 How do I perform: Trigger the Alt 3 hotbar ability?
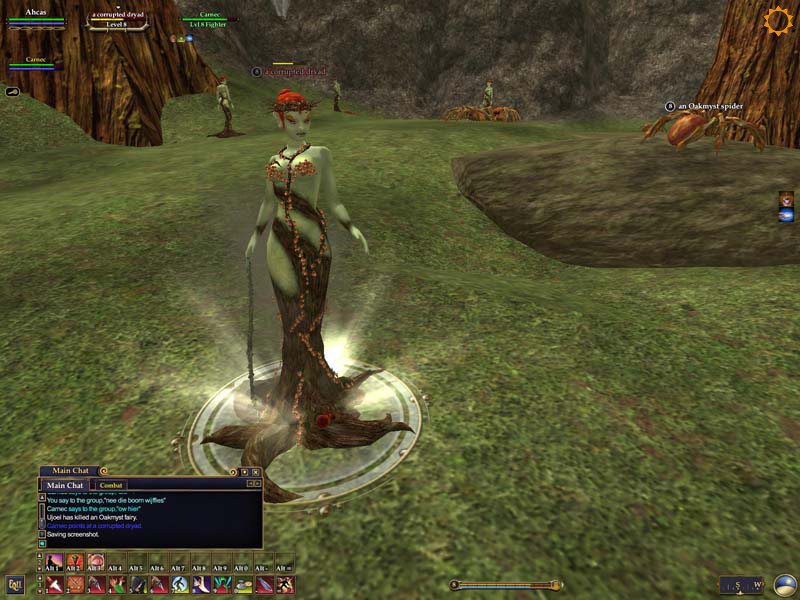click(x=96, y=562)
